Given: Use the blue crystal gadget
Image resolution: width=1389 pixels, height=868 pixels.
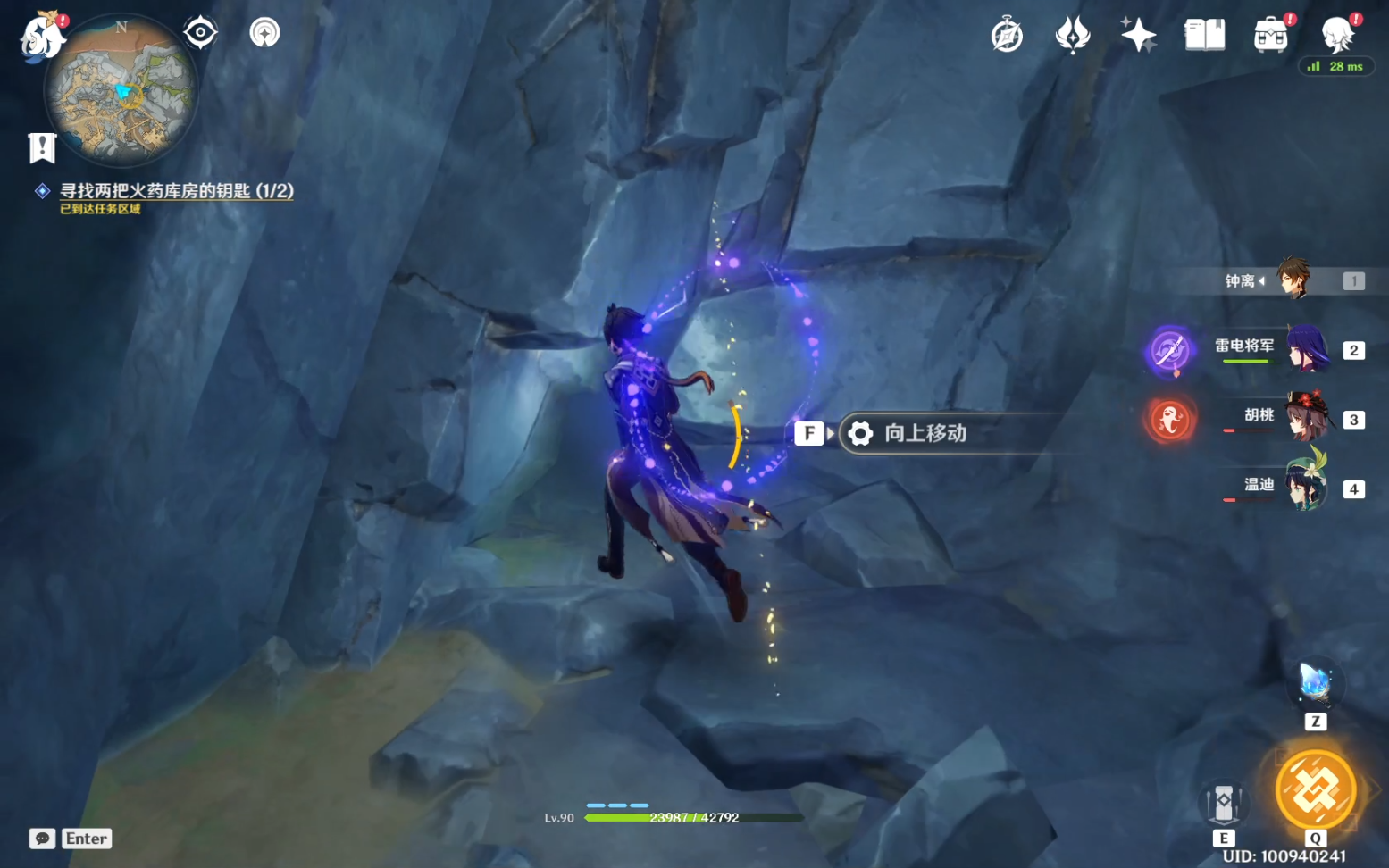Looking at the screenshot, I should (1315, 683).
